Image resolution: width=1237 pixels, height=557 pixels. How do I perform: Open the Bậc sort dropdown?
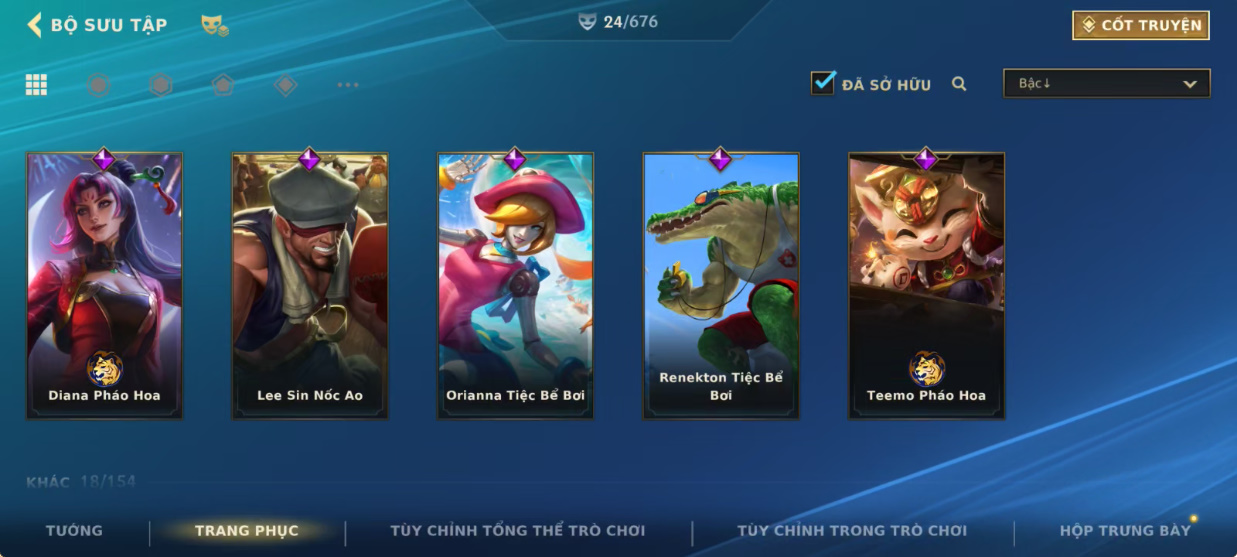pyautogui.click(x=1106, y=84)
